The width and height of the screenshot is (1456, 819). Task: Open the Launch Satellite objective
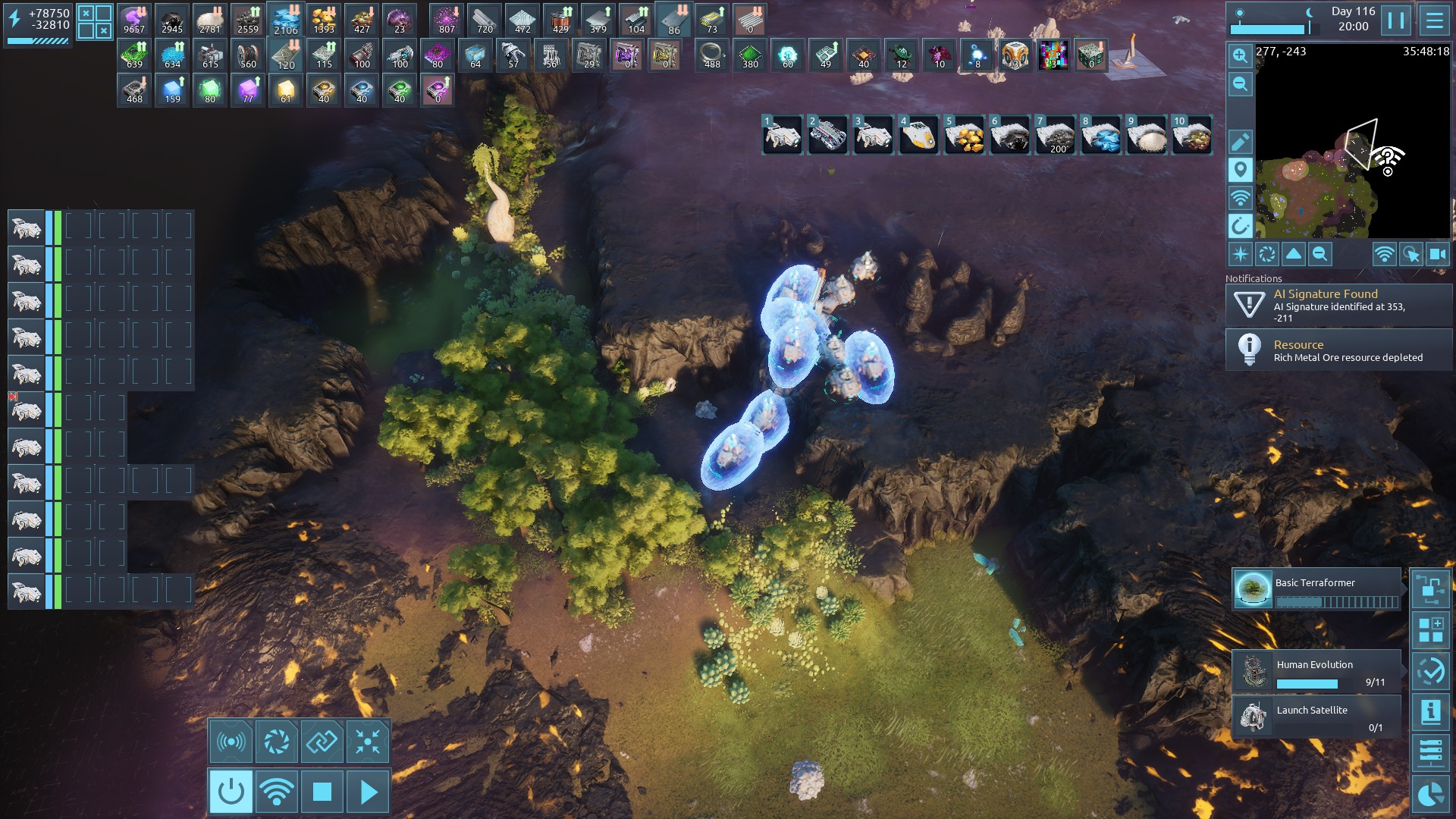pos(1316,717)
